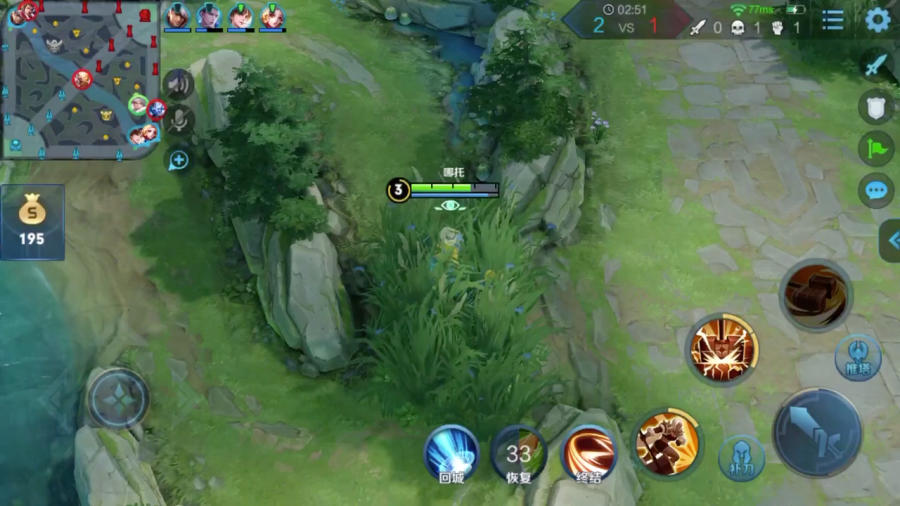Activate the 回城 recall ability

click(451, 452)
